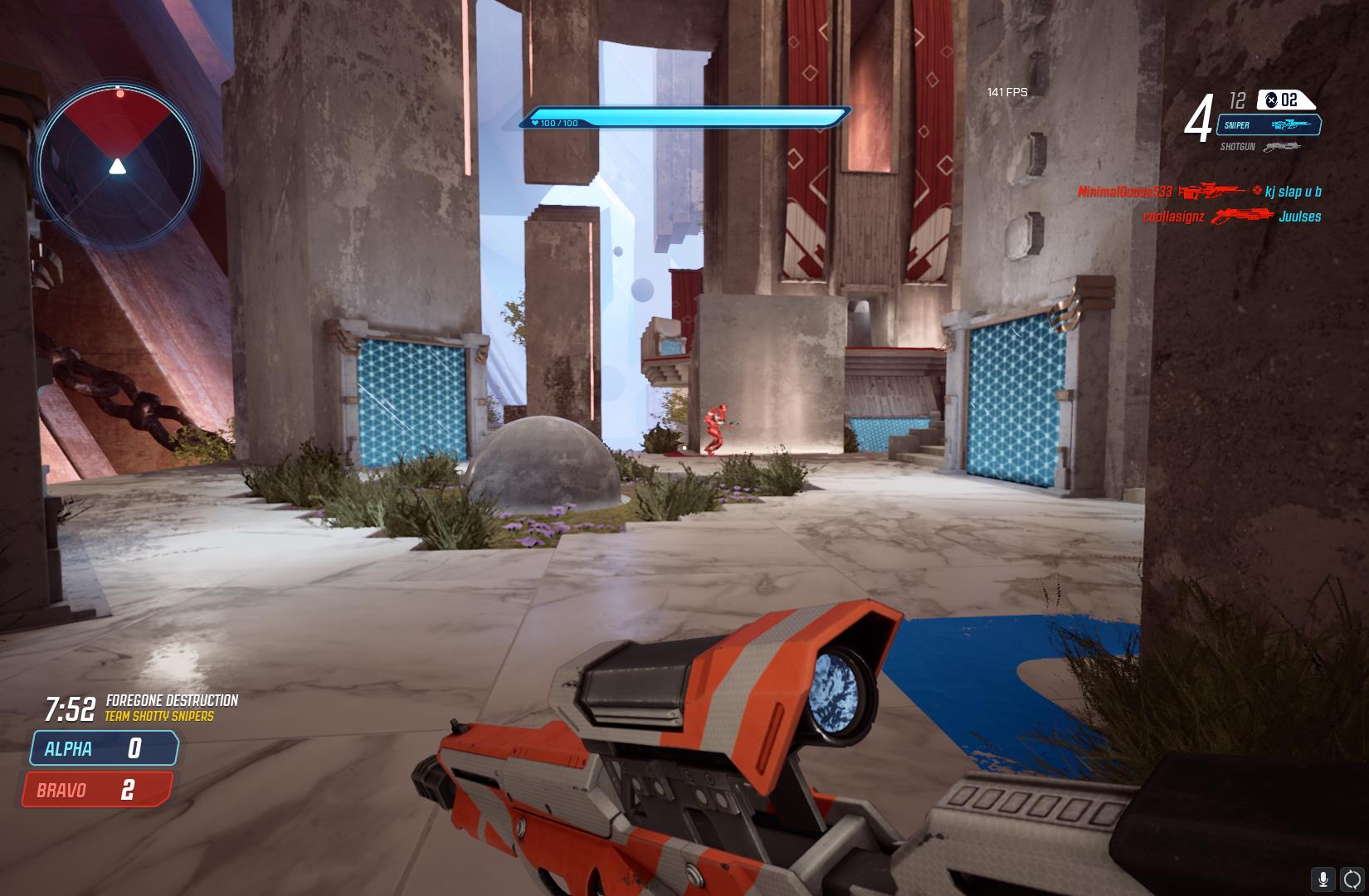This screenshot has width=1369, height=896.
Task: Select the FOREGONE DESTRUCTION map title
Action: pyautogui.click(x=174, y=699)
